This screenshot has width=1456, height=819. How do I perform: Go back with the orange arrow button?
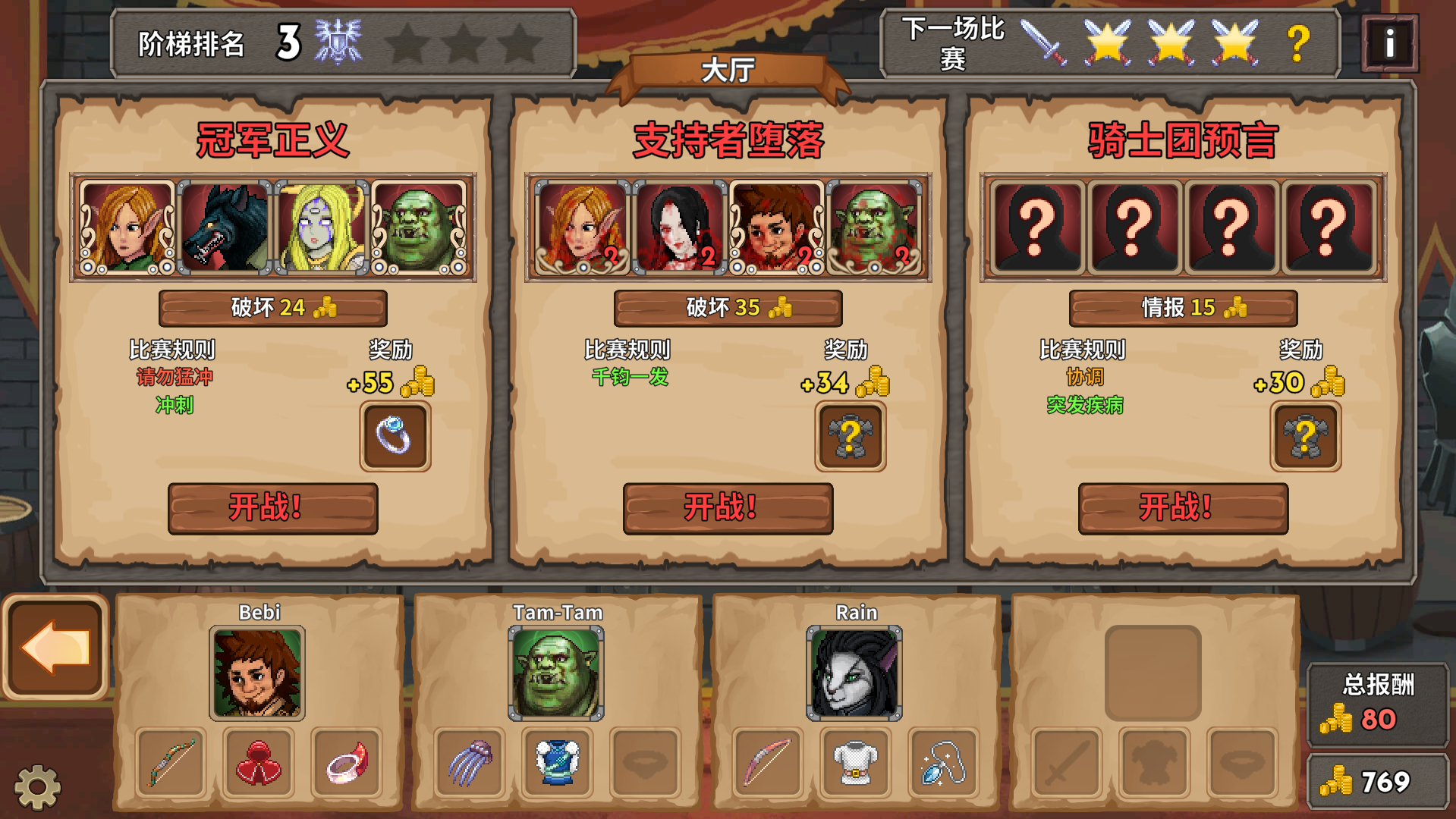click(55, 648)
